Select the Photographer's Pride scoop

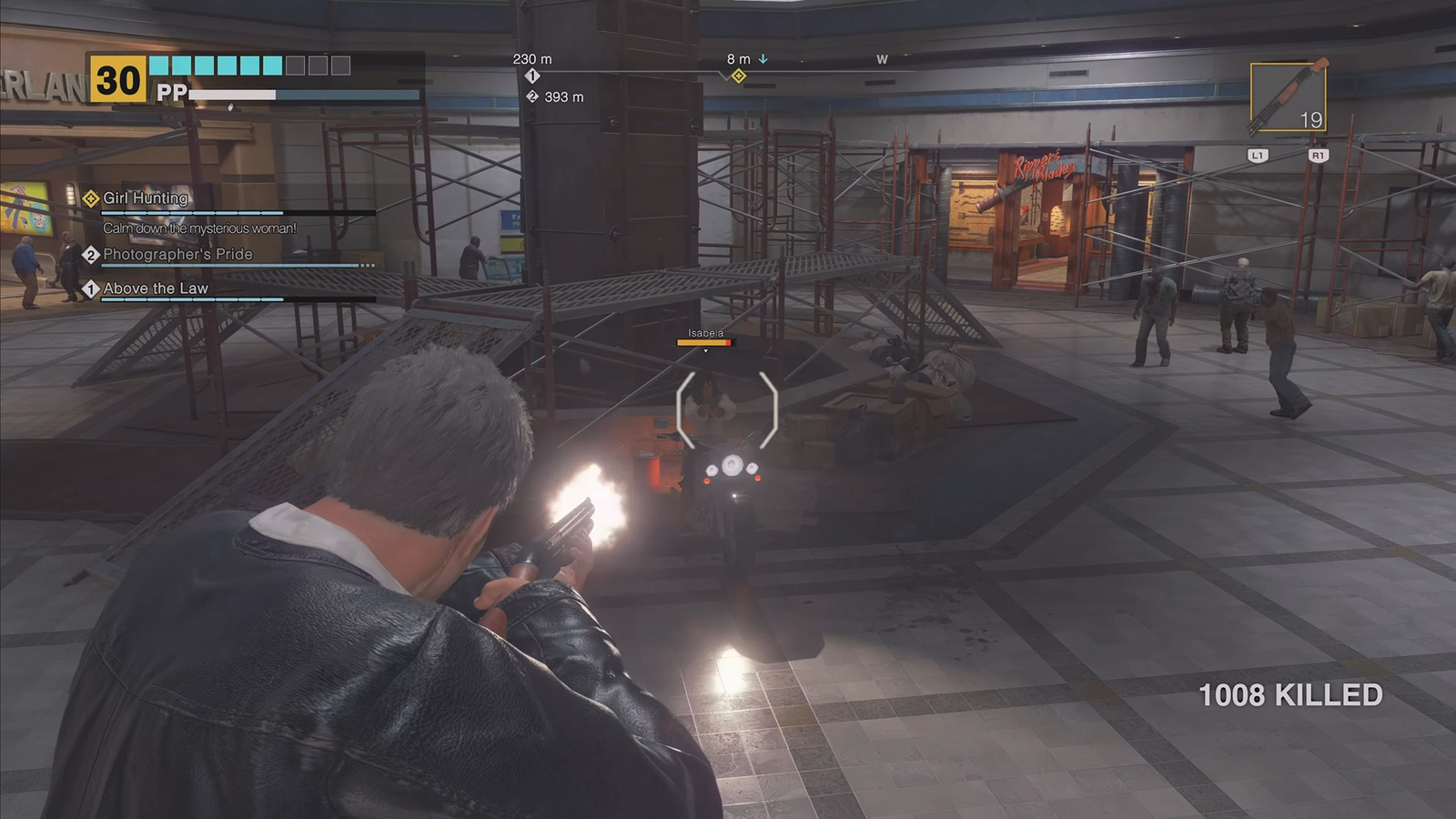coord(177,255)
